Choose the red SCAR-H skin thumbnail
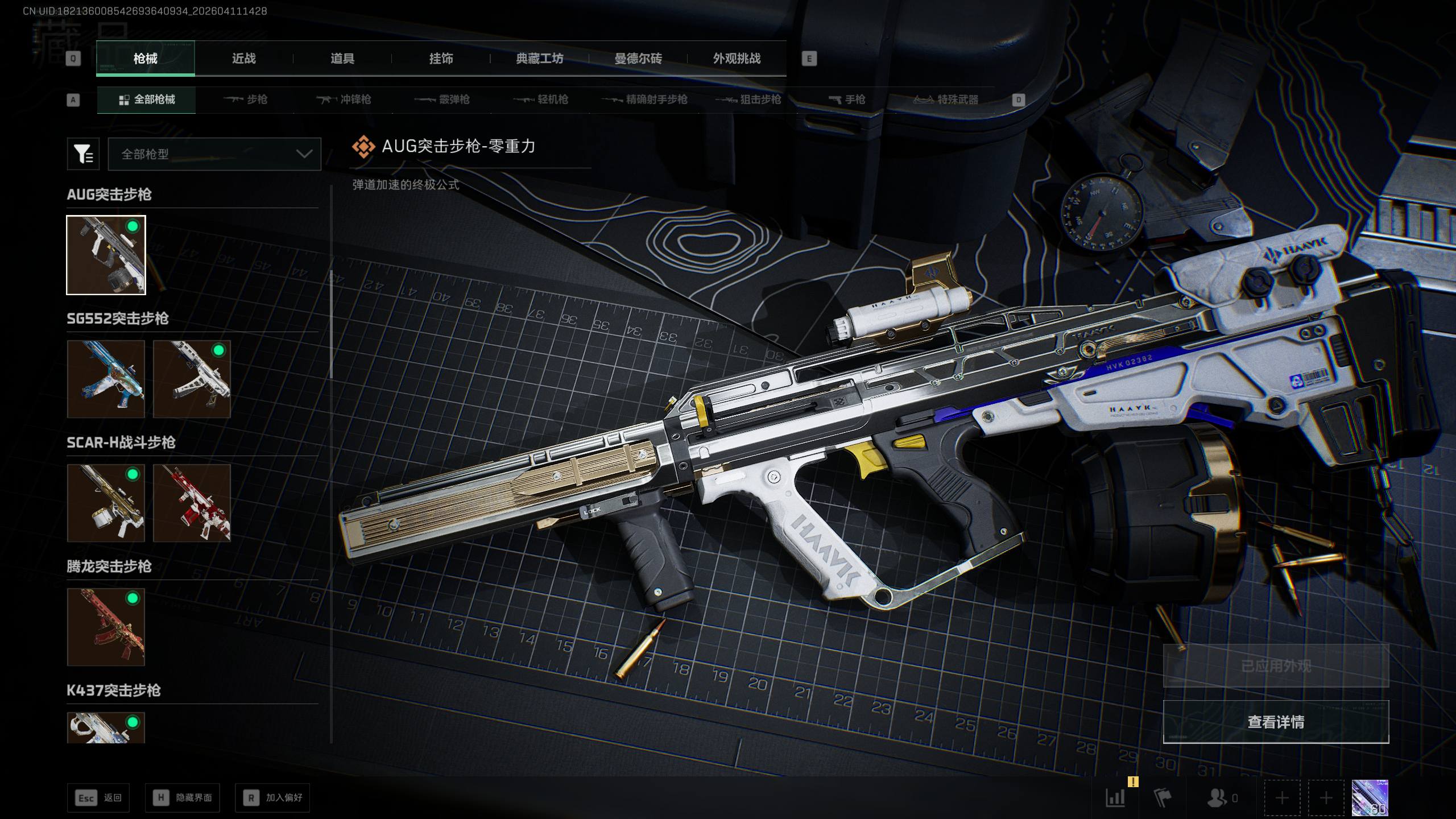This screenshot has height=819, width=1456. tap(192, 503)
